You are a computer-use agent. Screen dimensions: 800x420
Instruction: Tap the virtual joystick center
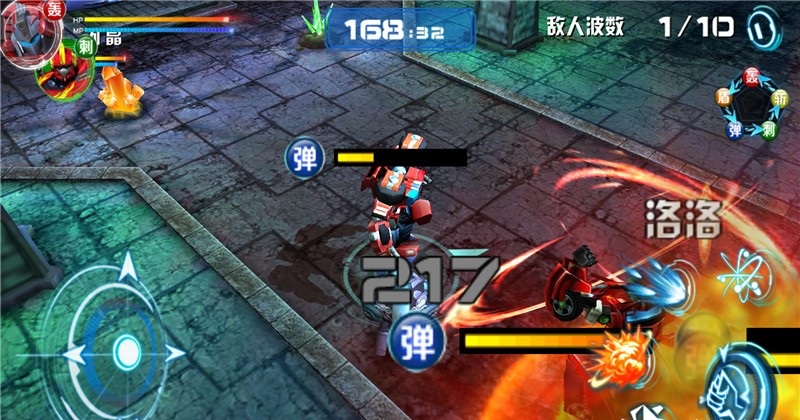click(126, 350)
